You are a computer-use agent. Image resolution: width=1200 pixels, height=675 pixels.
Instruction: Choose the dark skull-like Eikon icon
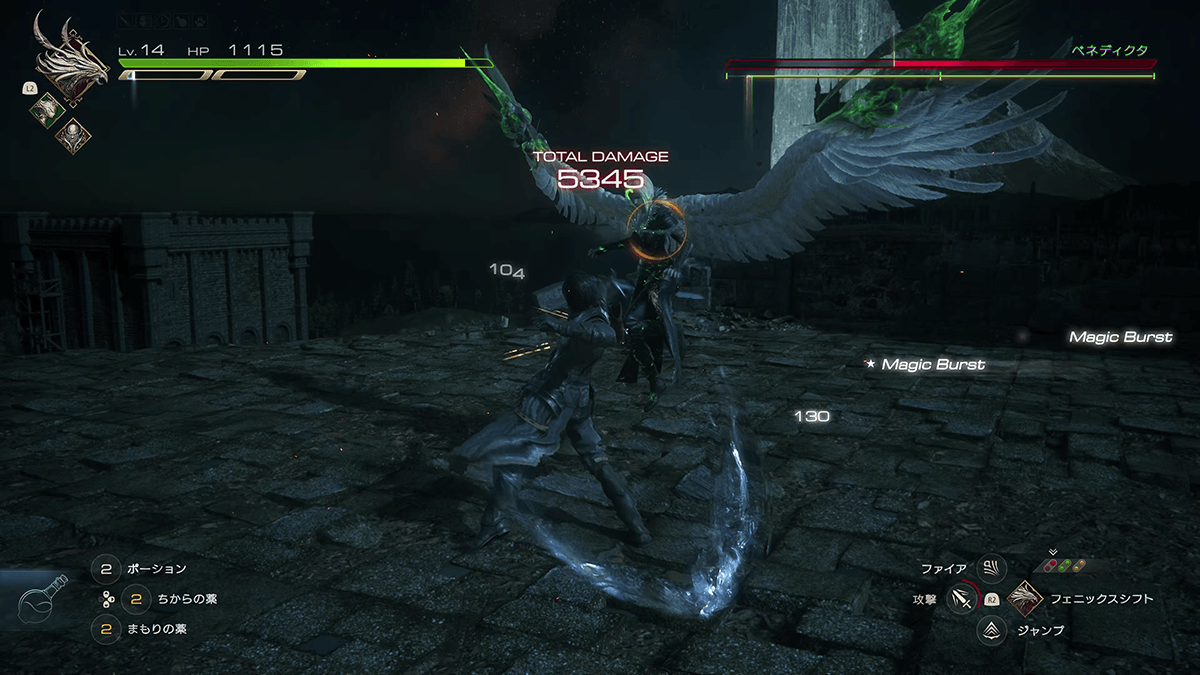(73, 134)
